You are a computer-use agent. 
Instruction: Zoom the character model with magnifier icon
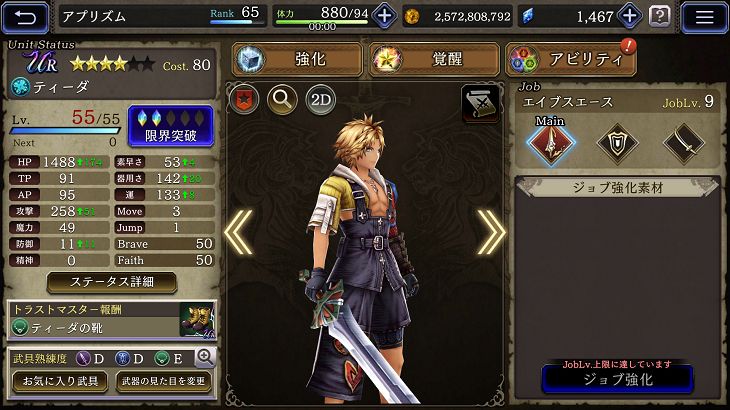(282, 99)
